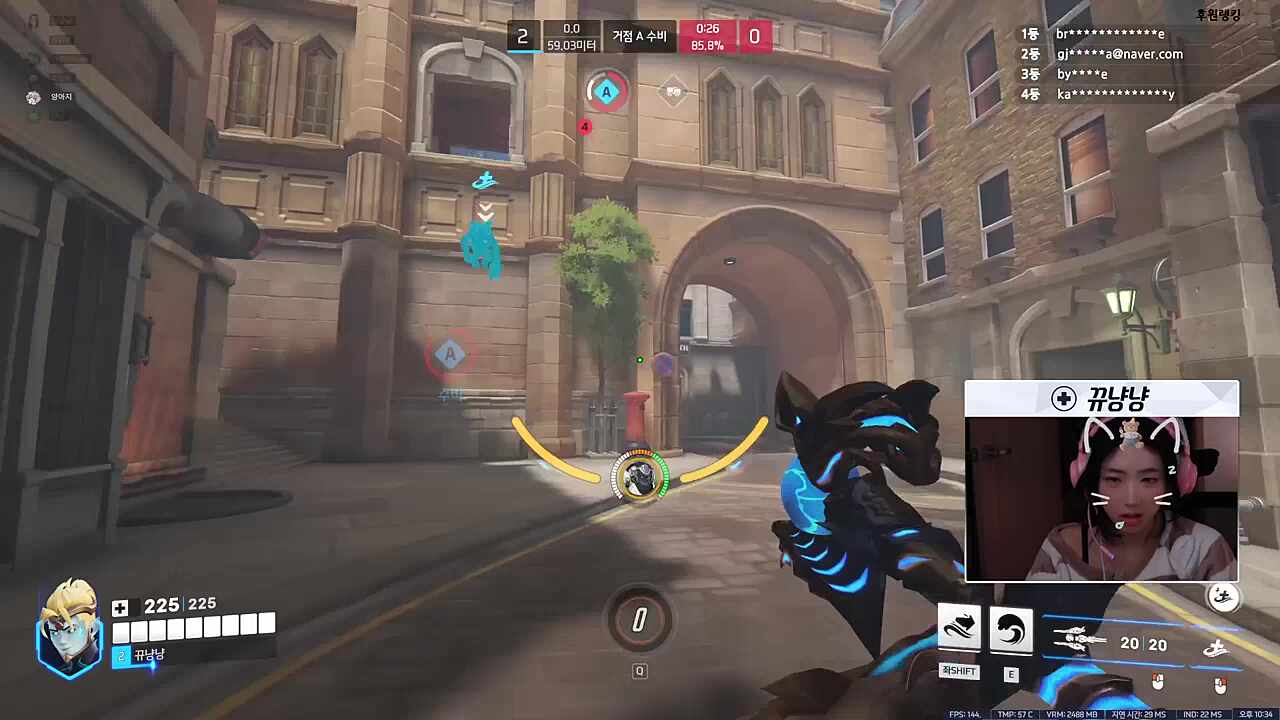Screen dimensions: 1280x720
Task: Click the hero portrait with blond hair
Action: [68, 628]
